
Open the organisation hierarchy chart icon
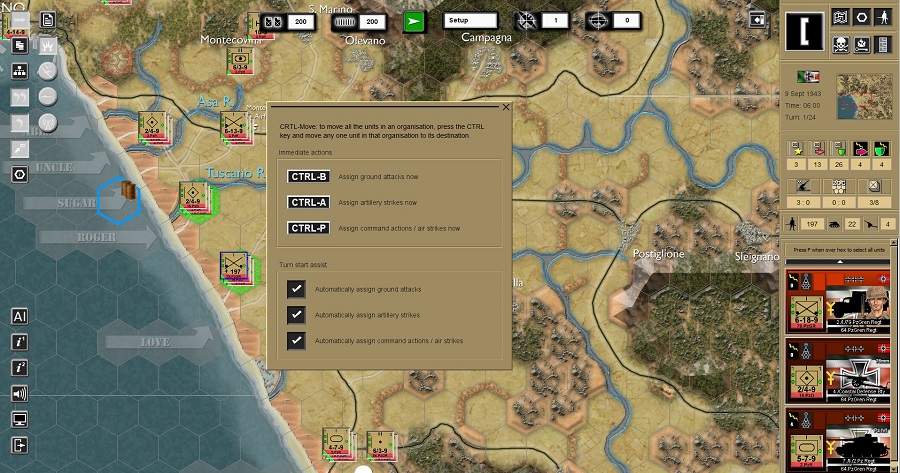[x=19, y=71]
